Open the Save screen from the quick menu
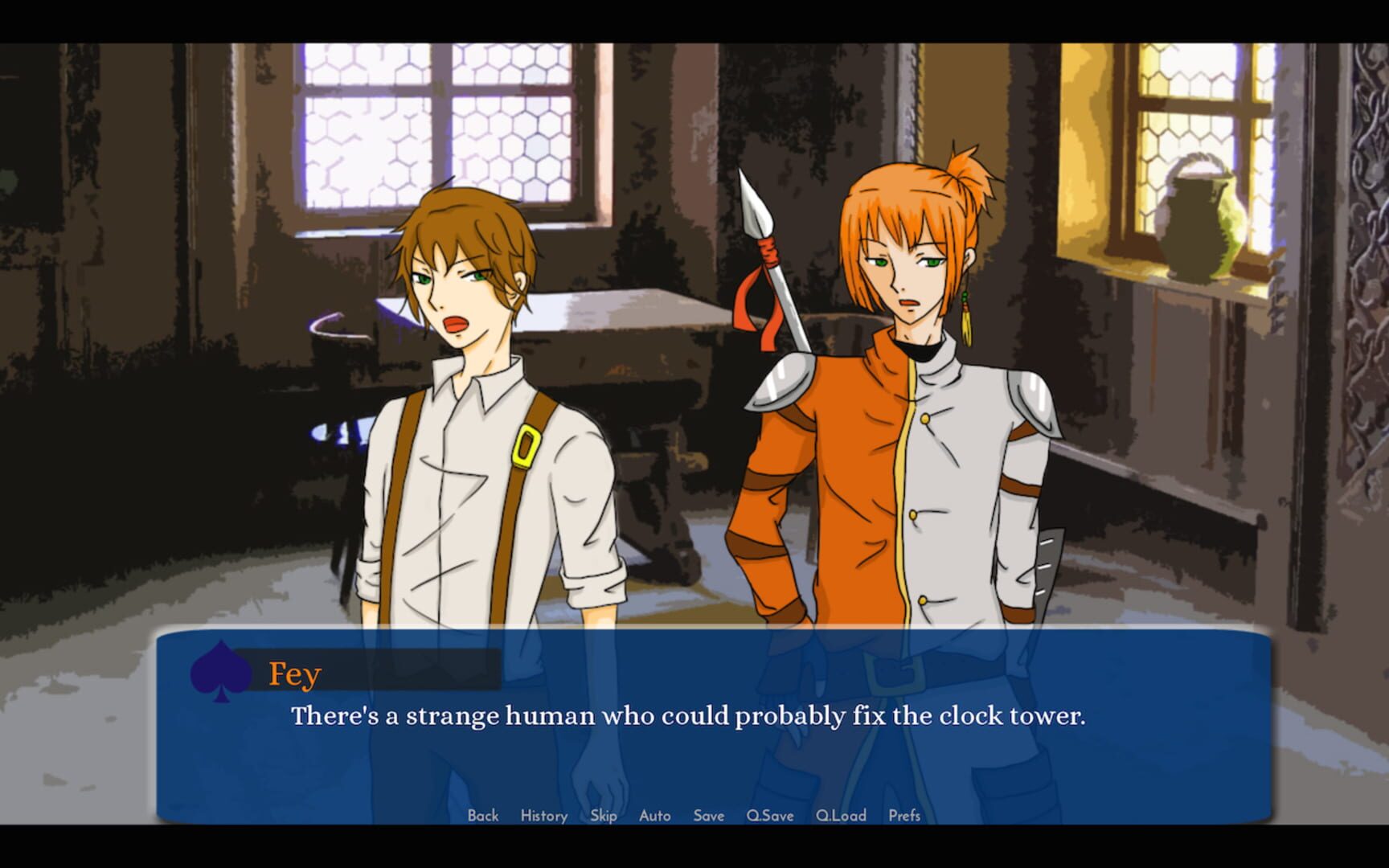The height and width of the screenshot is (868, 1389). pyautogui.click(x=707, y=815)
